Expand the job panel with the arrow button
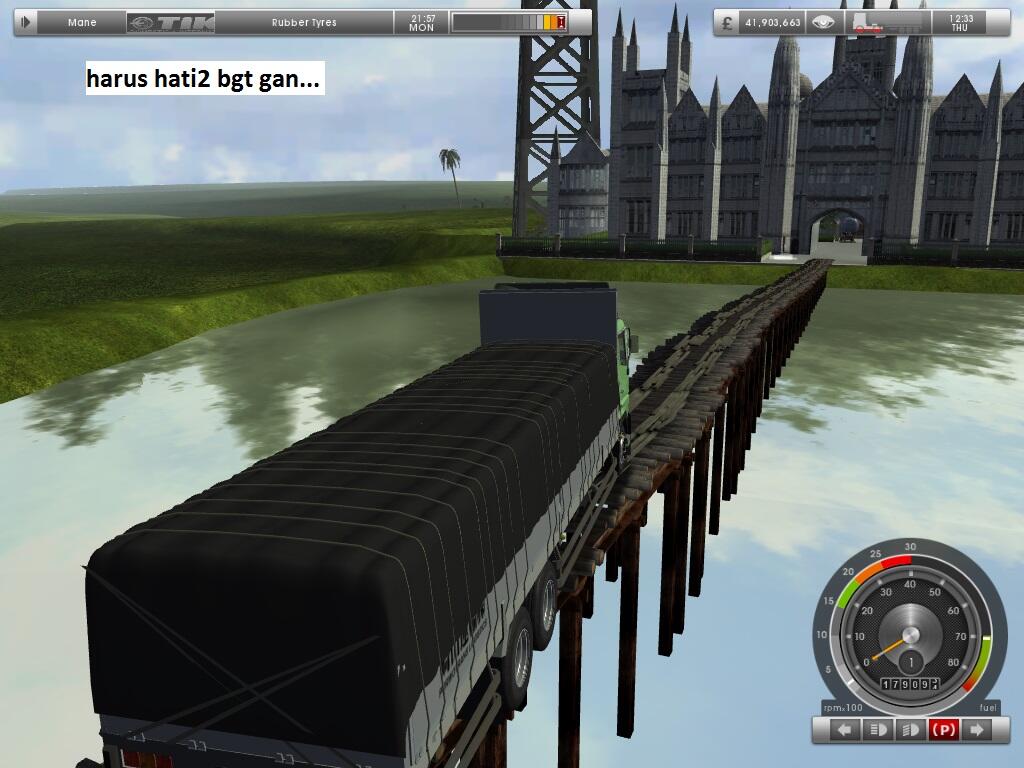This screenshot has height=768, width=1024. [26, 22]
